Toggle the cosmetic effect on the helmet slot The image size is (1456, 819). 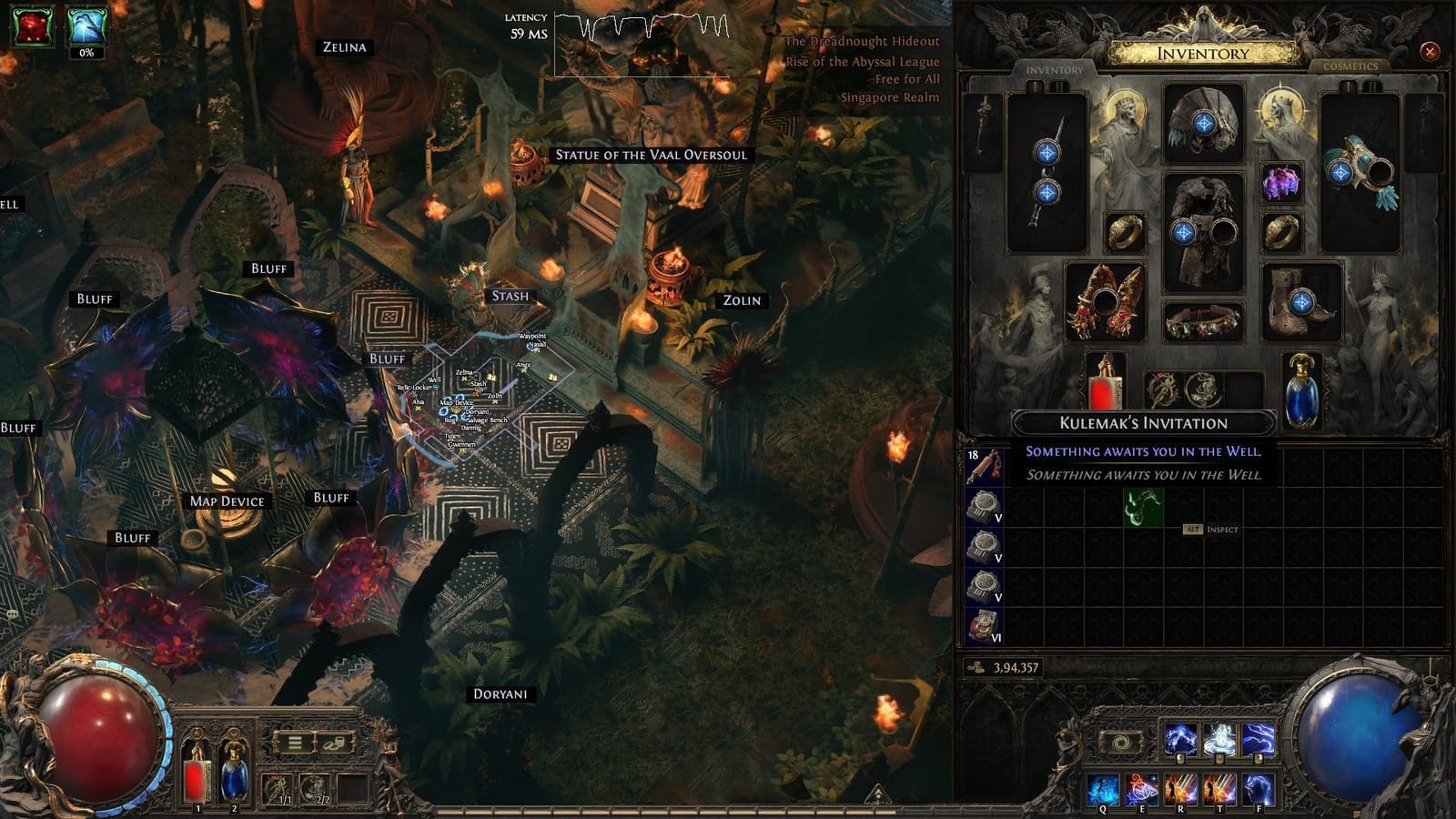point(1205,122)
